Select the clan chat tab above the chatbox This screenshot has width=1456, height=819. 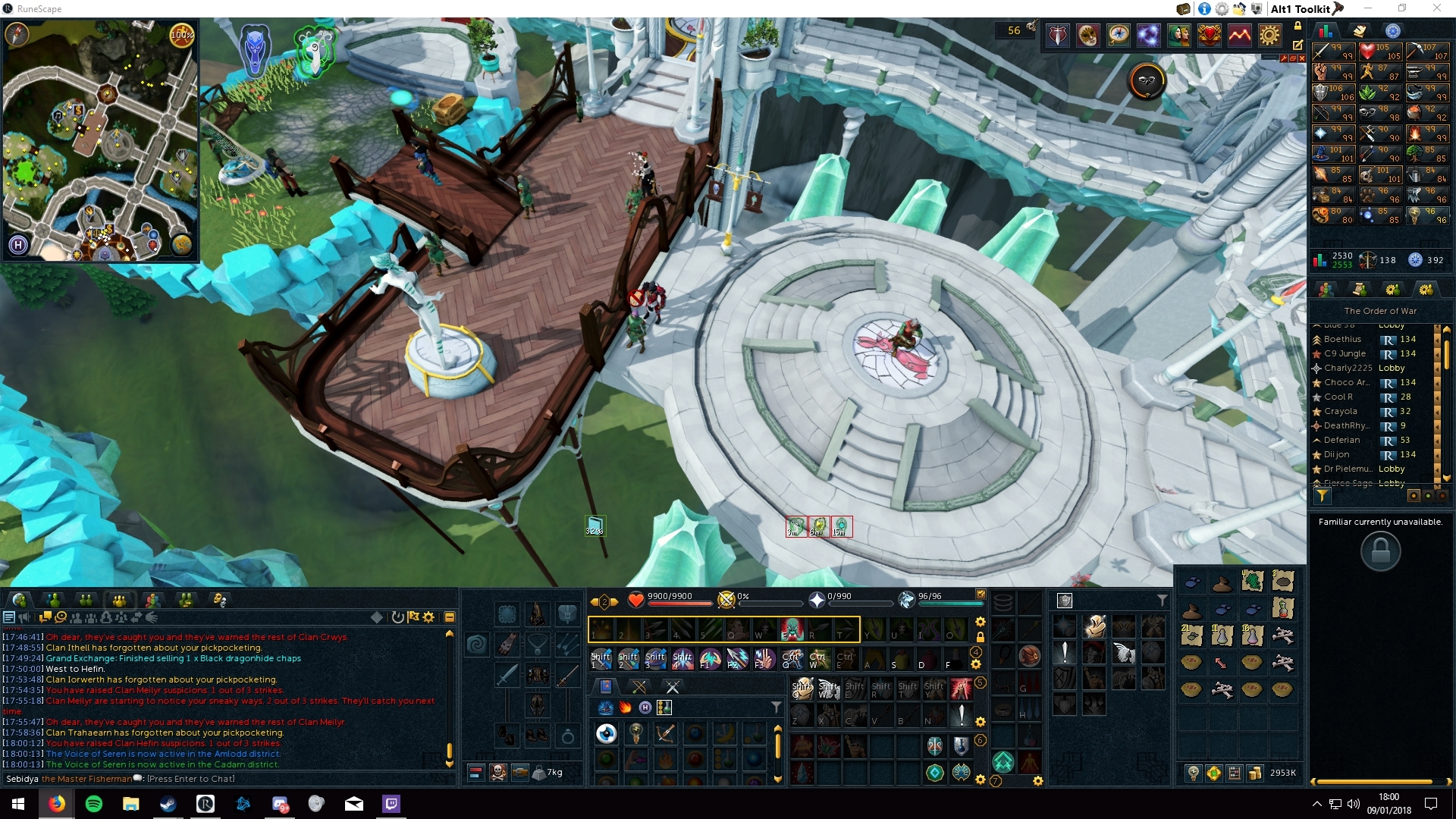119,599
